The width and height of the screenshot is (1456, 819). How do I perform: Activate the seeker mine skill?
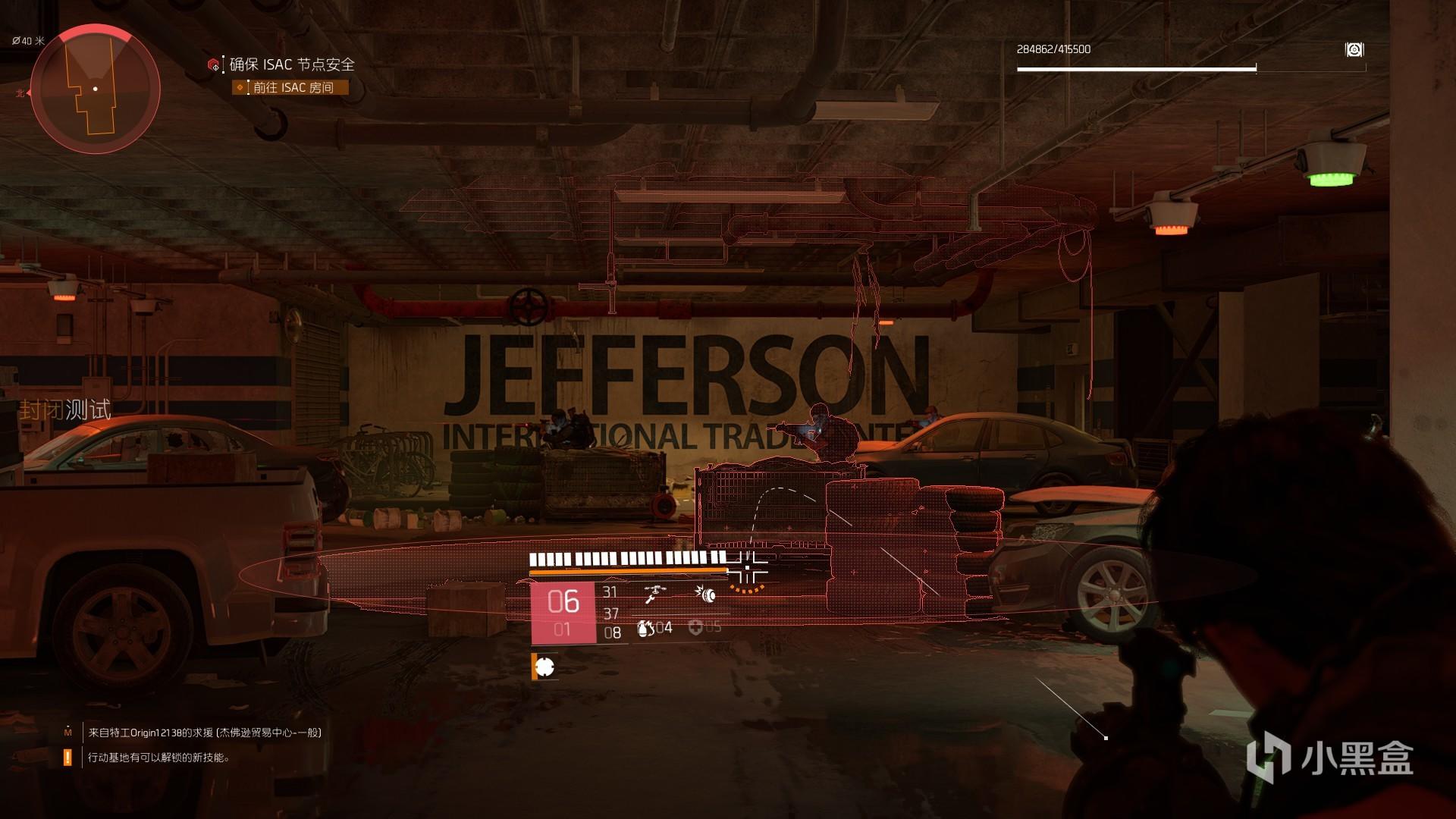[x=707, y=594]
